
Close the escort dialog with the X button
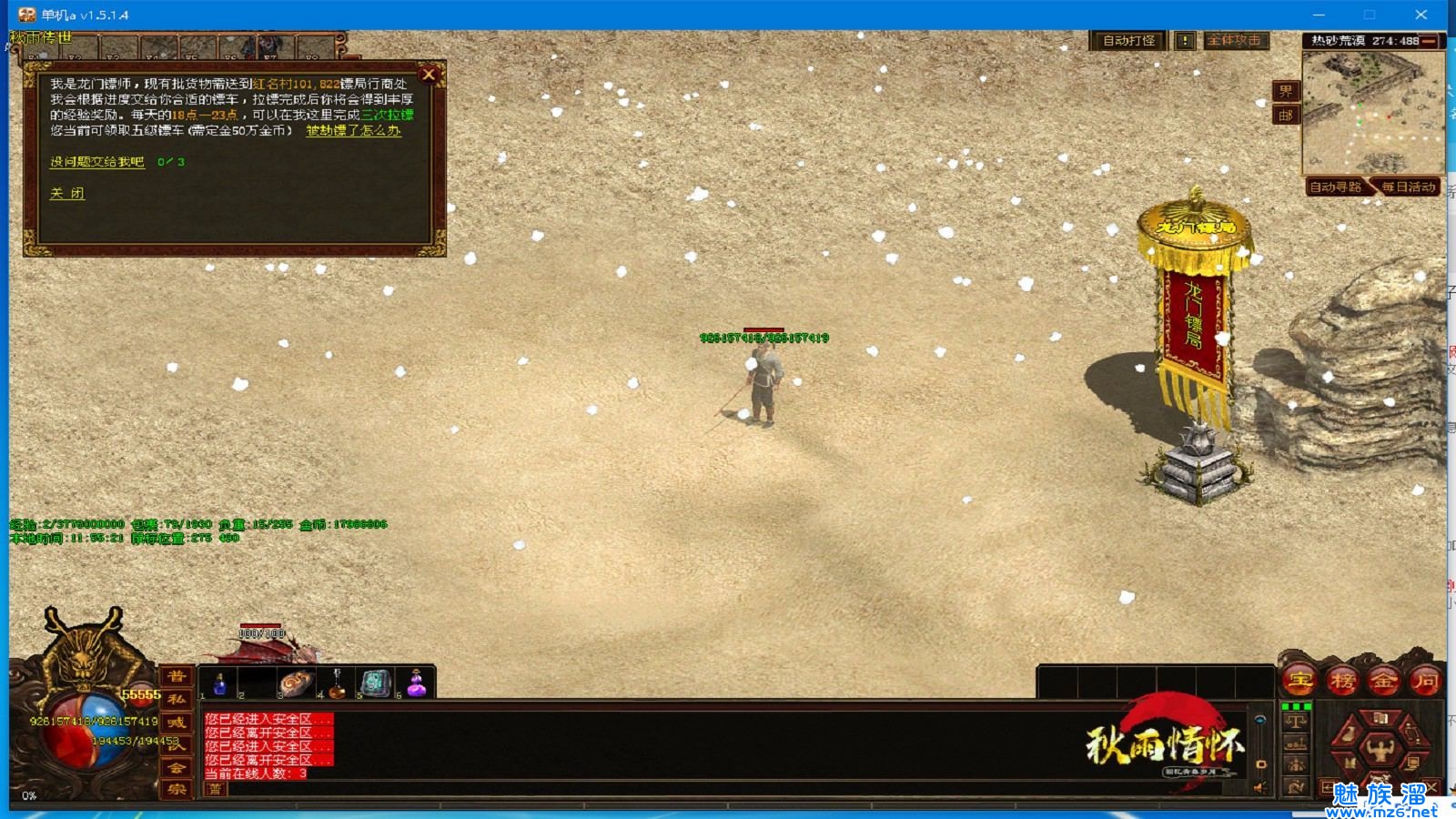pyautogui.click(x=429, y=75)
